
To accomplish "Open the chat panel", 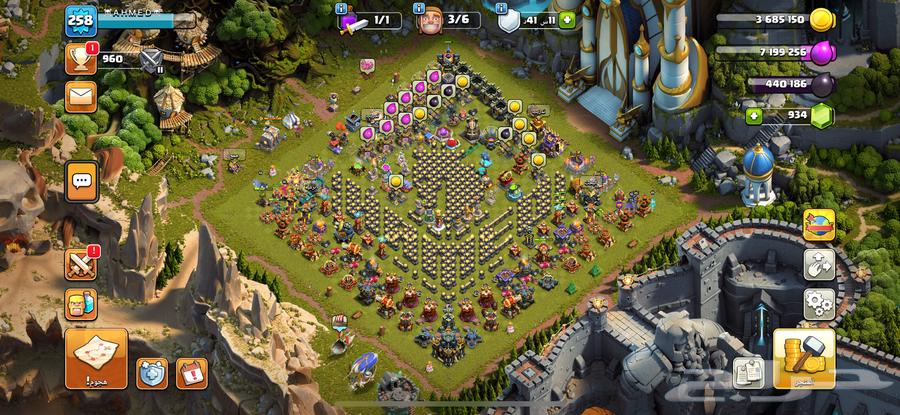I will click(82, 182).
